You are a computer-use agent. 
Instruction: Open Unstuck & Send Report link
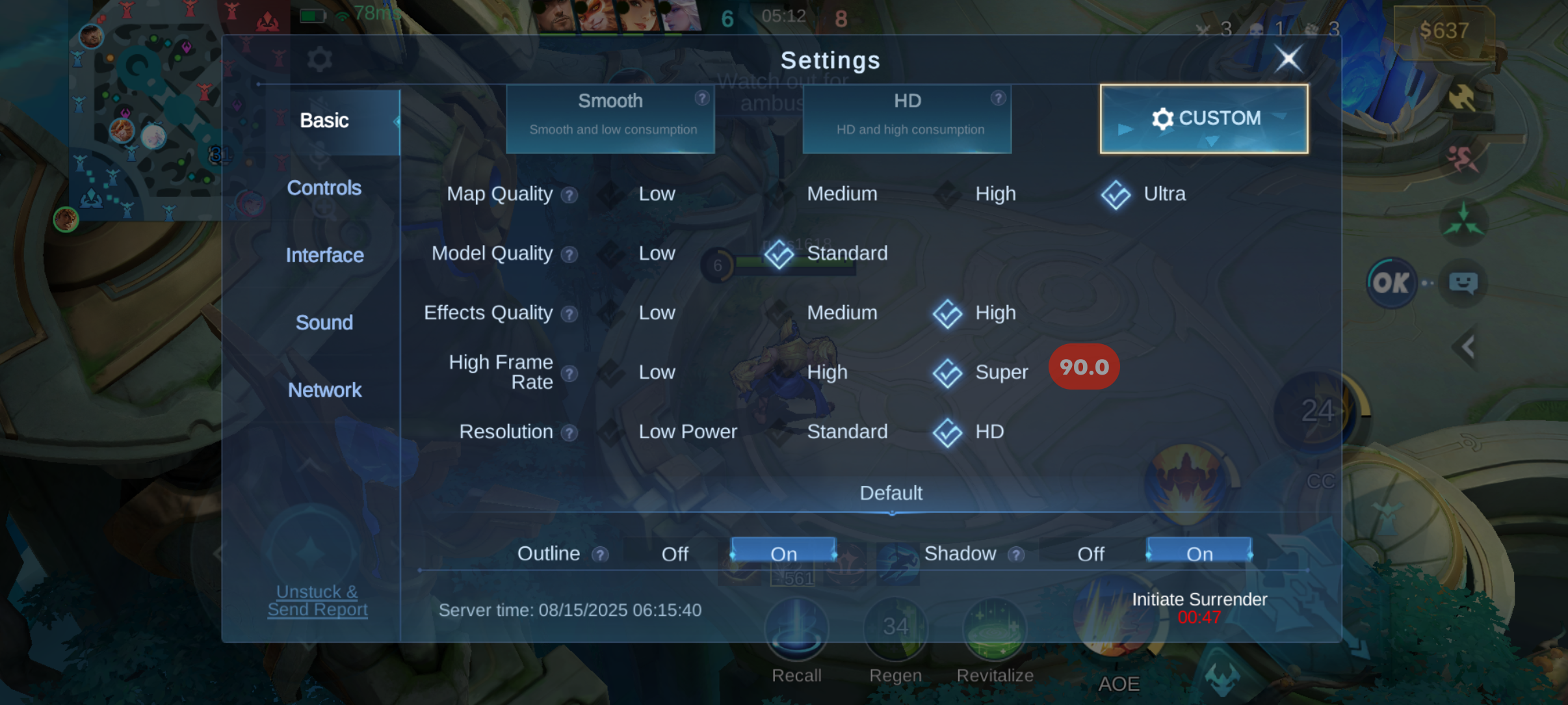317,600
